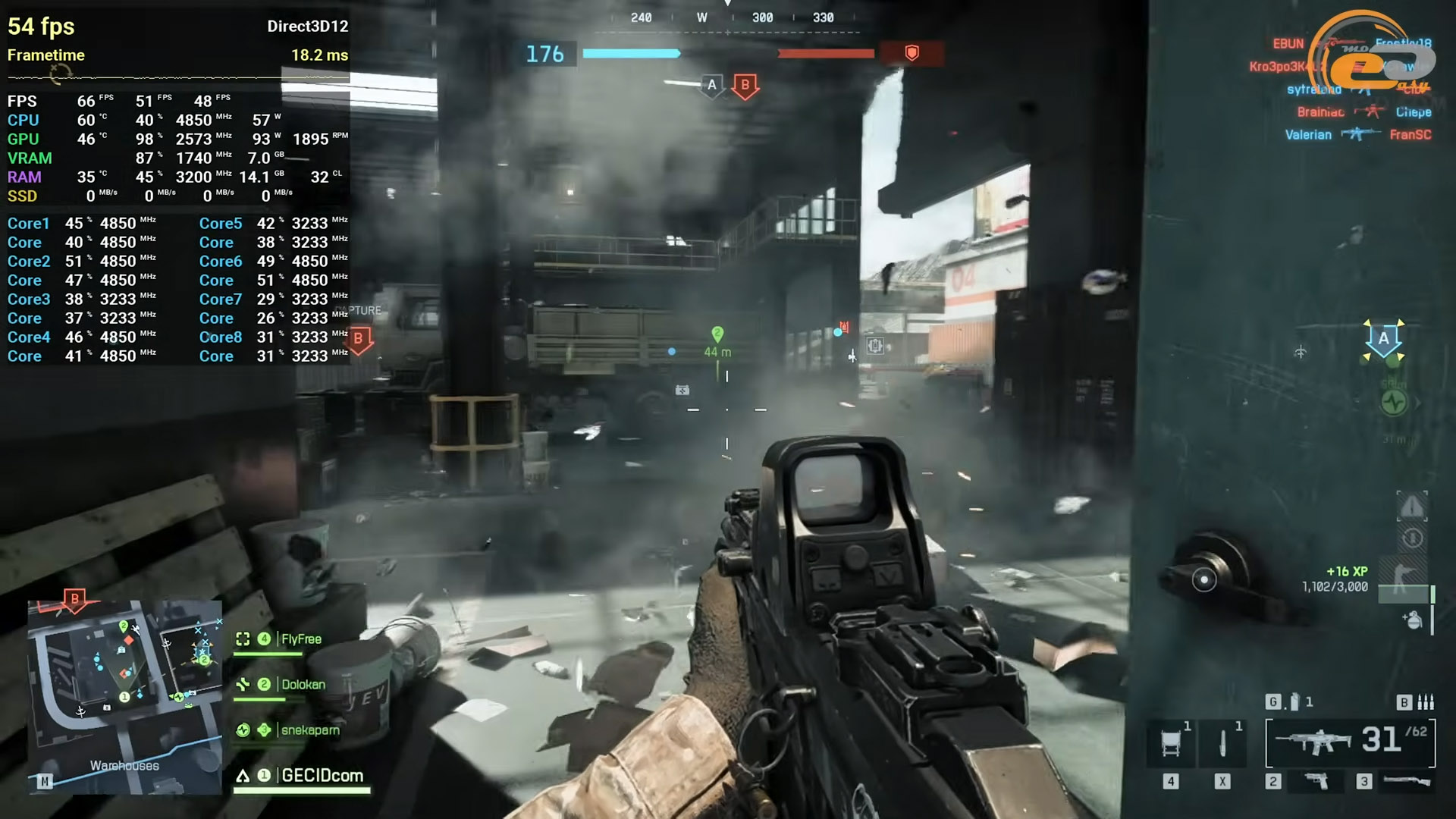
Task: Select squadmate Dolokan in squad list
Action: click(303, 685)
